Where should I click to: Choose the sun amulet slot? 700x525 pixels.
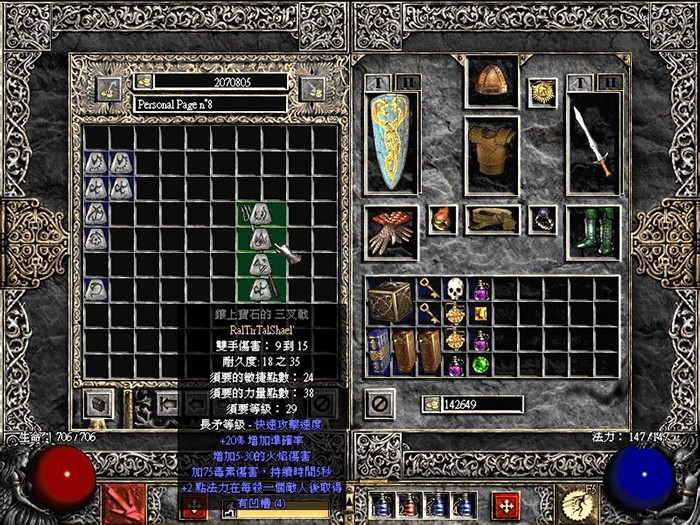(543, 93)
